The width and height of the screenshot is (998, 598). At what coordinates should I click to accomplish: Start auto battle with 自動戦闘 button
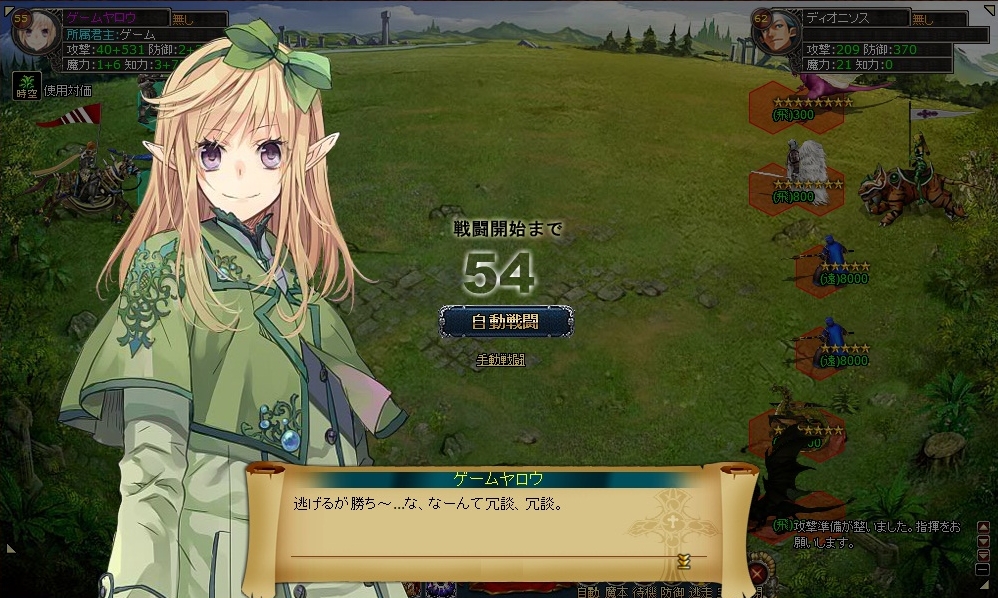[x=507, y=321]
